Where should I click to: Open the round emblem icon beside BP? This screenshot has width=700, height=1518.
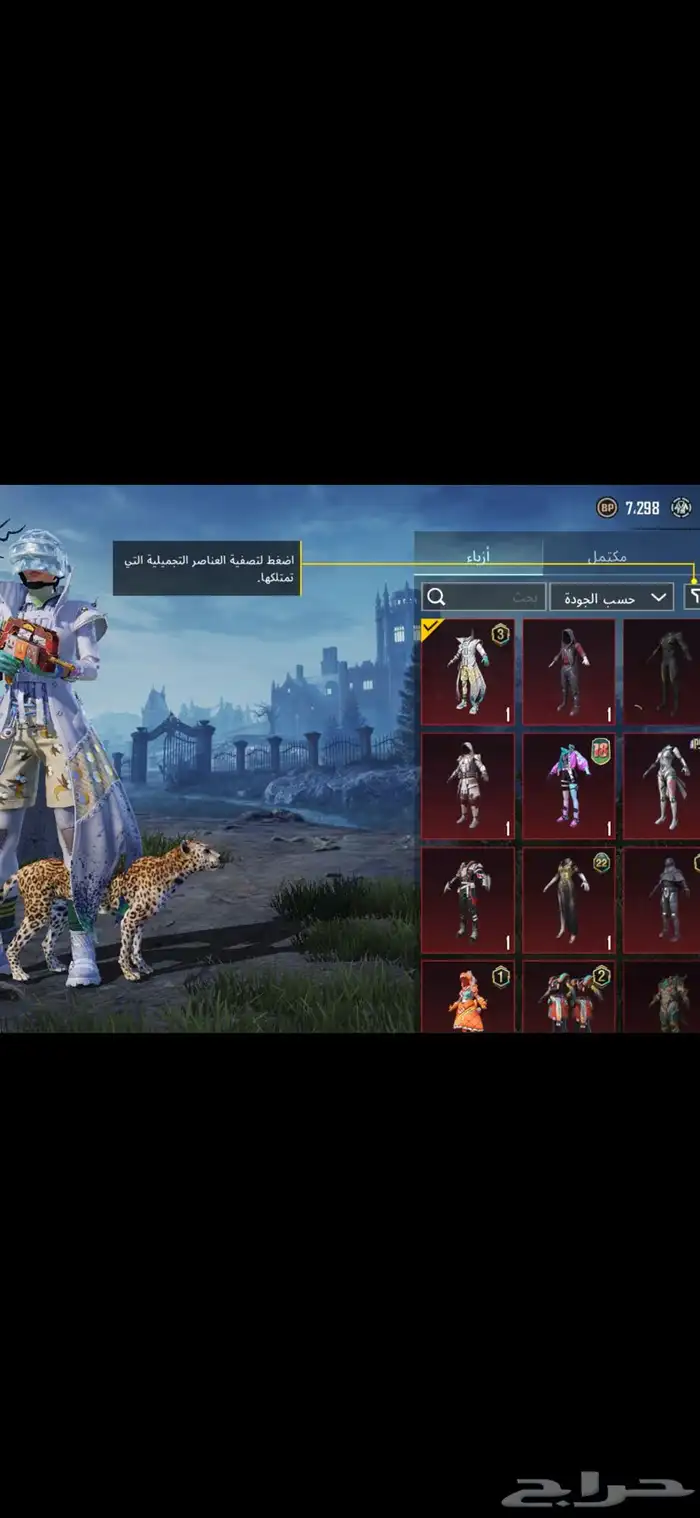pyautogui.click(x=682, y=508)
